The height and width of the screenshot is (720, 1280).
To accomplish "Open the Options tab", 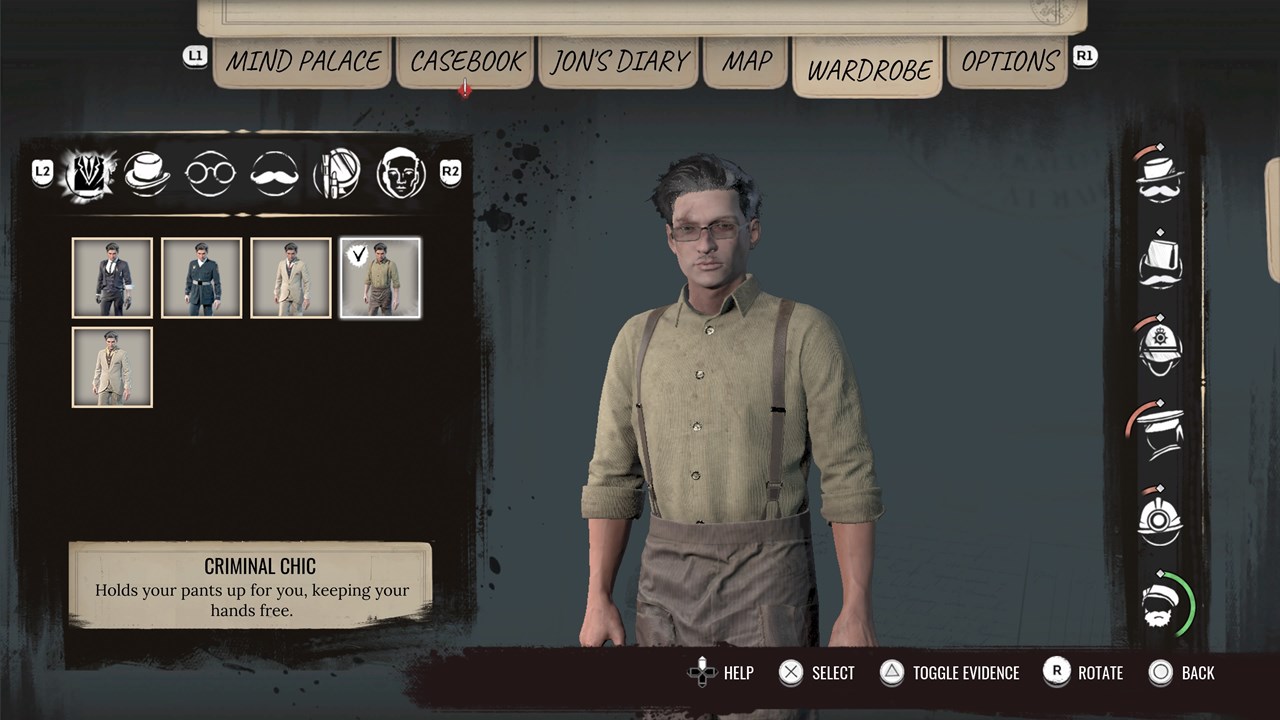I will click(1009, 61).
